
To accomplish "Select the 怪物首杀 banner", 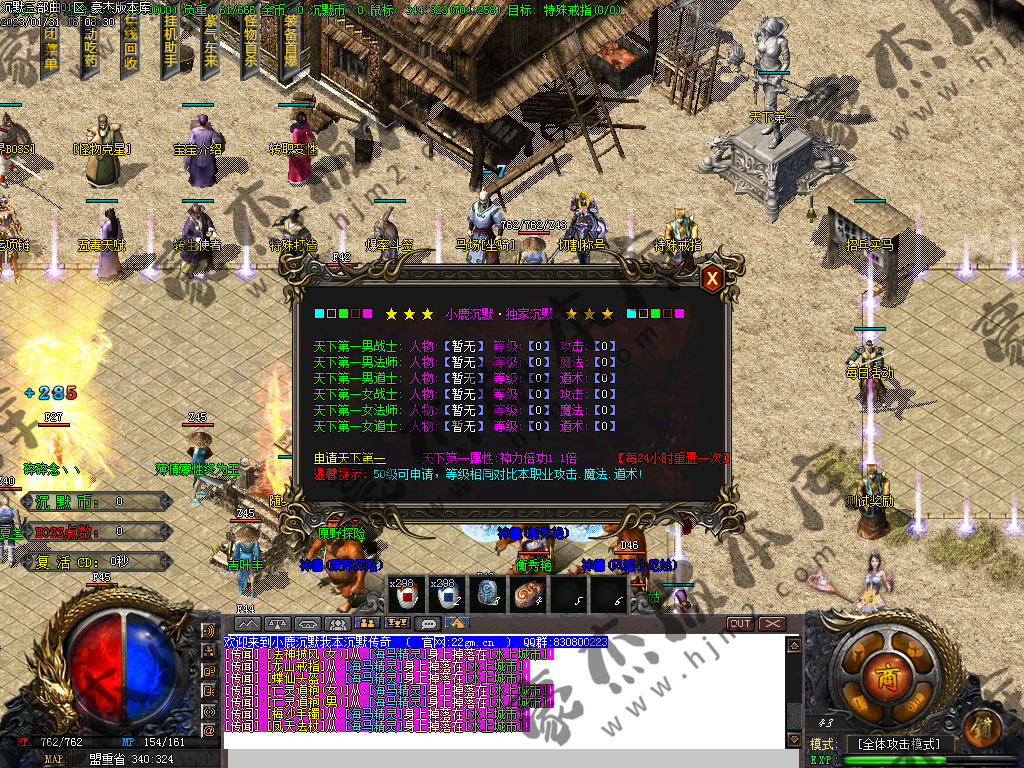I will click(x=250, y=45).
